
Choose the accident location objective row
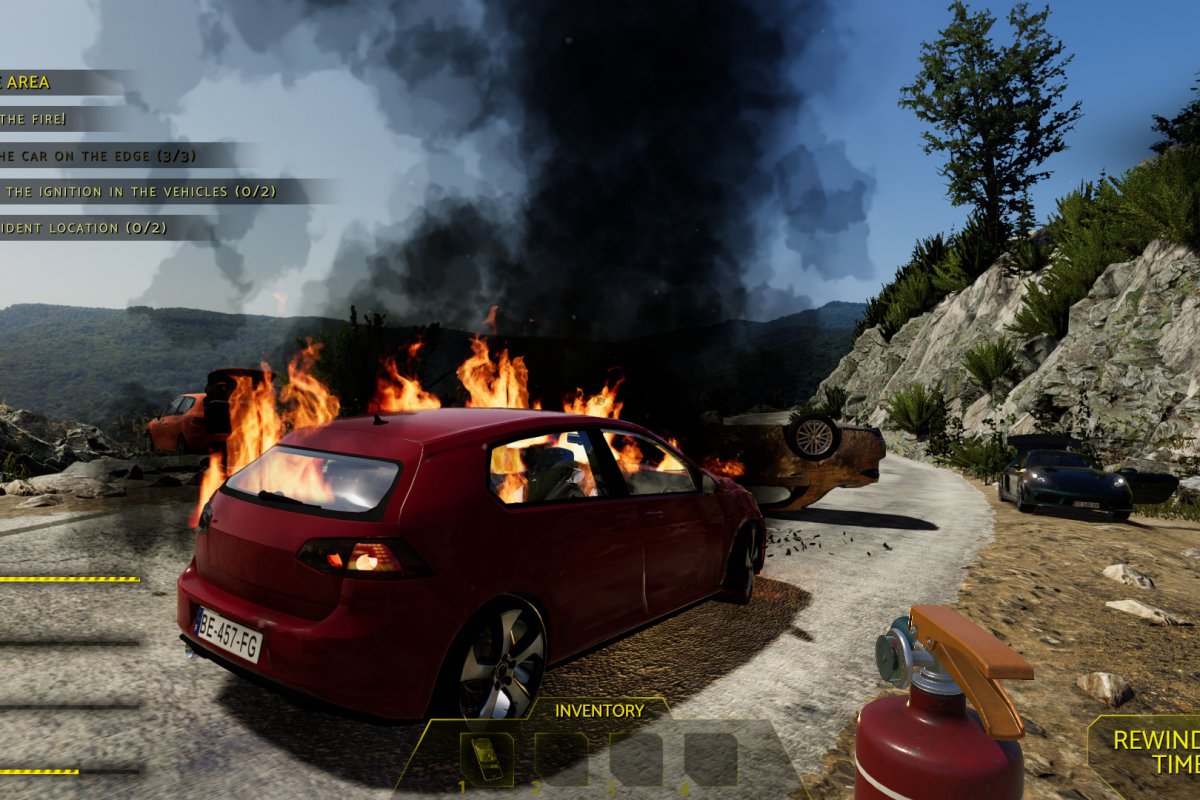[84, 228]
